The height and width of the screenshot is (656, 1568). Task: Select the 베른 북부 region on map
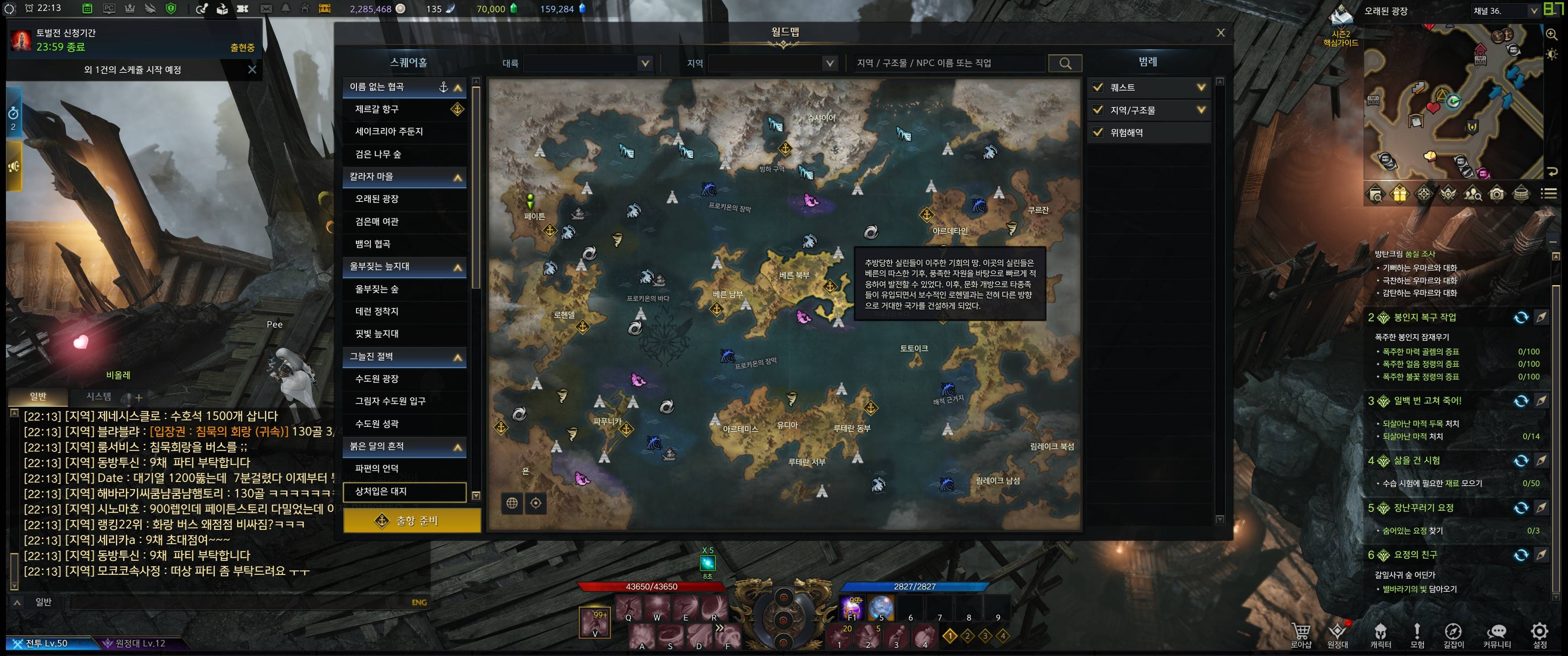794,275
